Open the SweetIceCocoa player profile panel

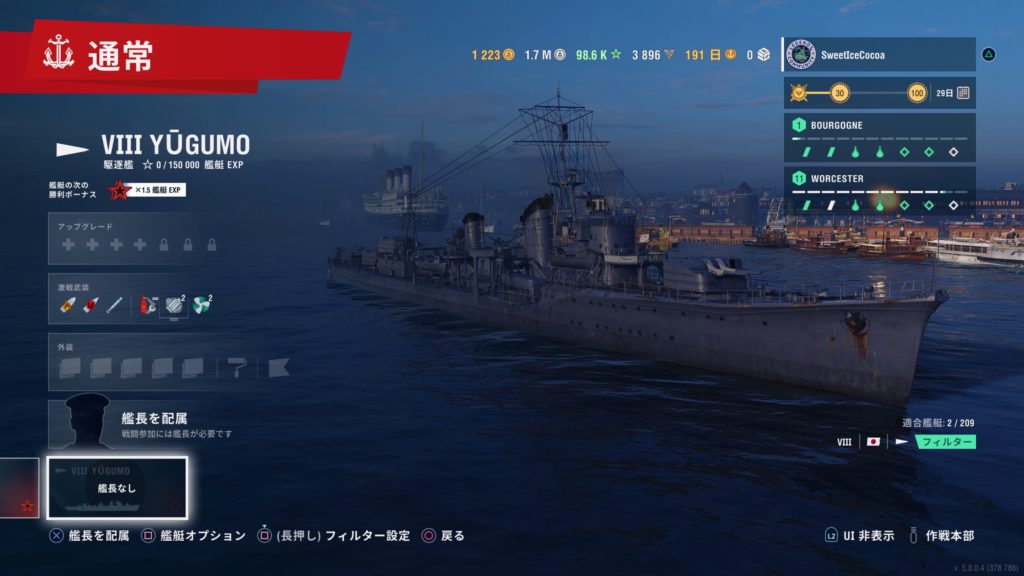click(x=878, y=54)
